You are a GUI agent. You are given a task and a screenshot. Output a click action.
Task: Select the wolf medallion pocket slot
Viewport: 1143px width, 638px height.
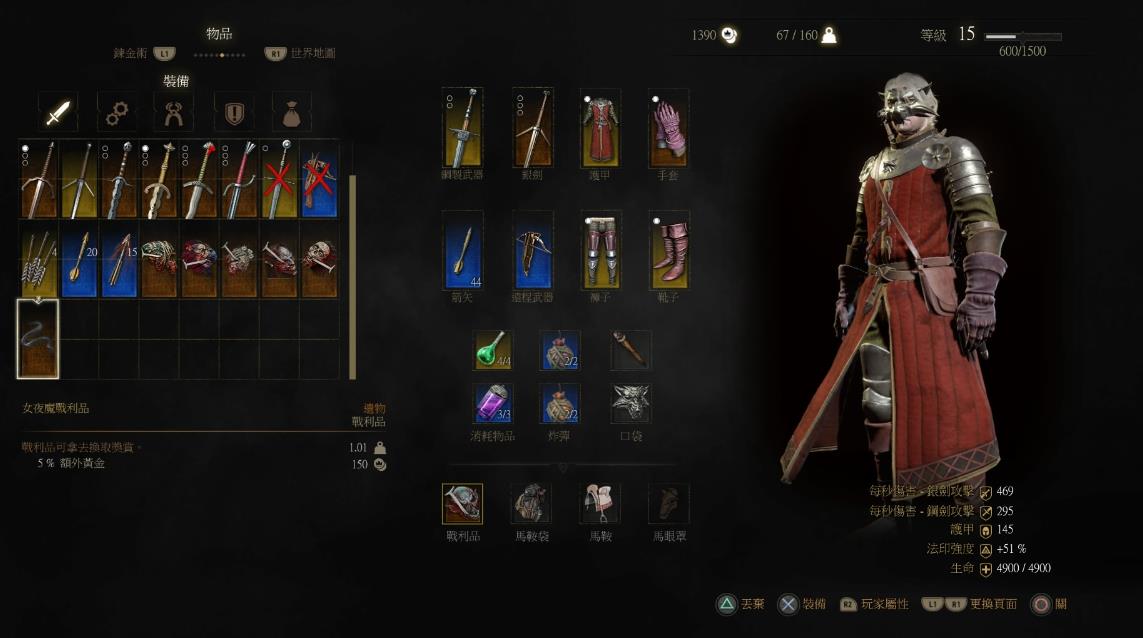click(630, 402)
